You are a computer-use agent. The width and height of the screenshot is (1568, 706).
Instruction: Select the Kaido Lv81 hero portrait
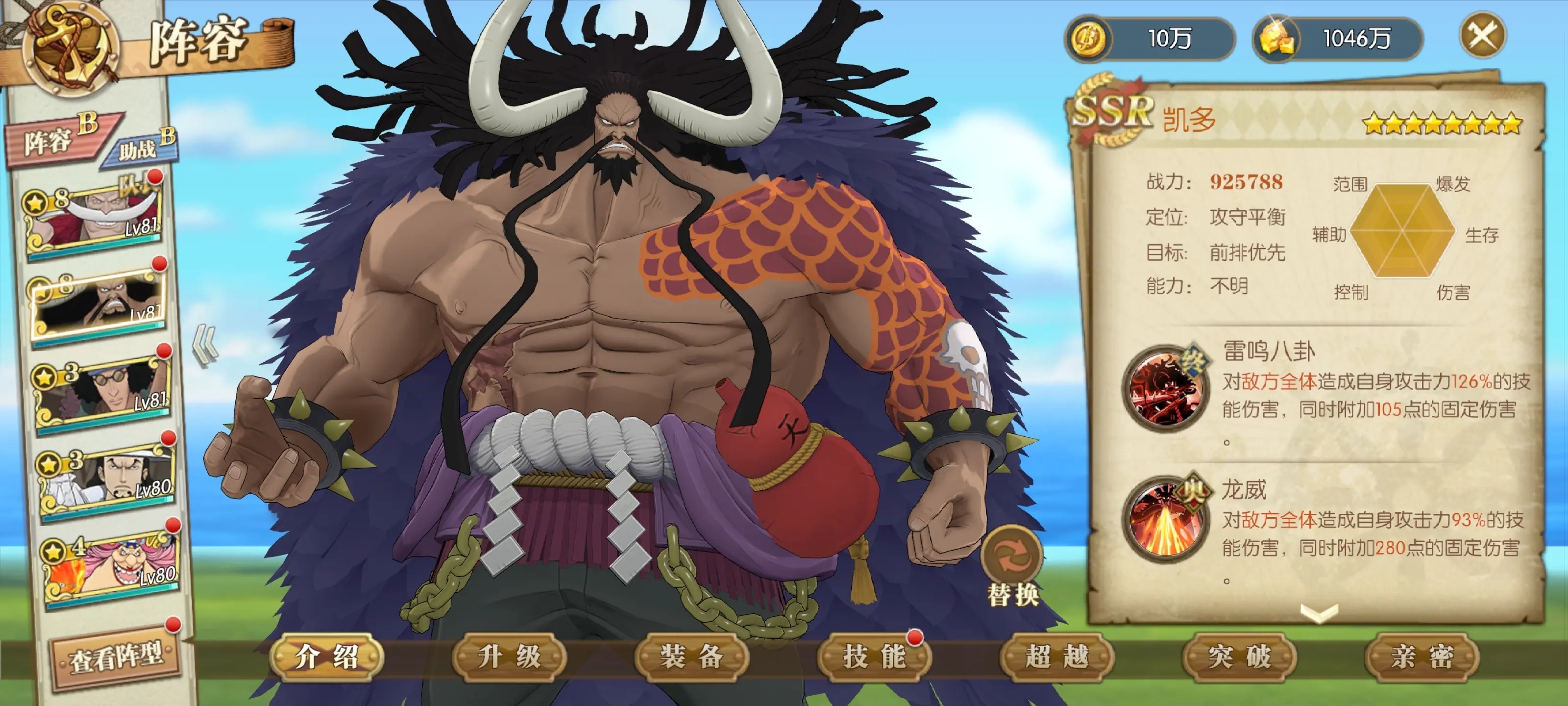coord(98,303)
